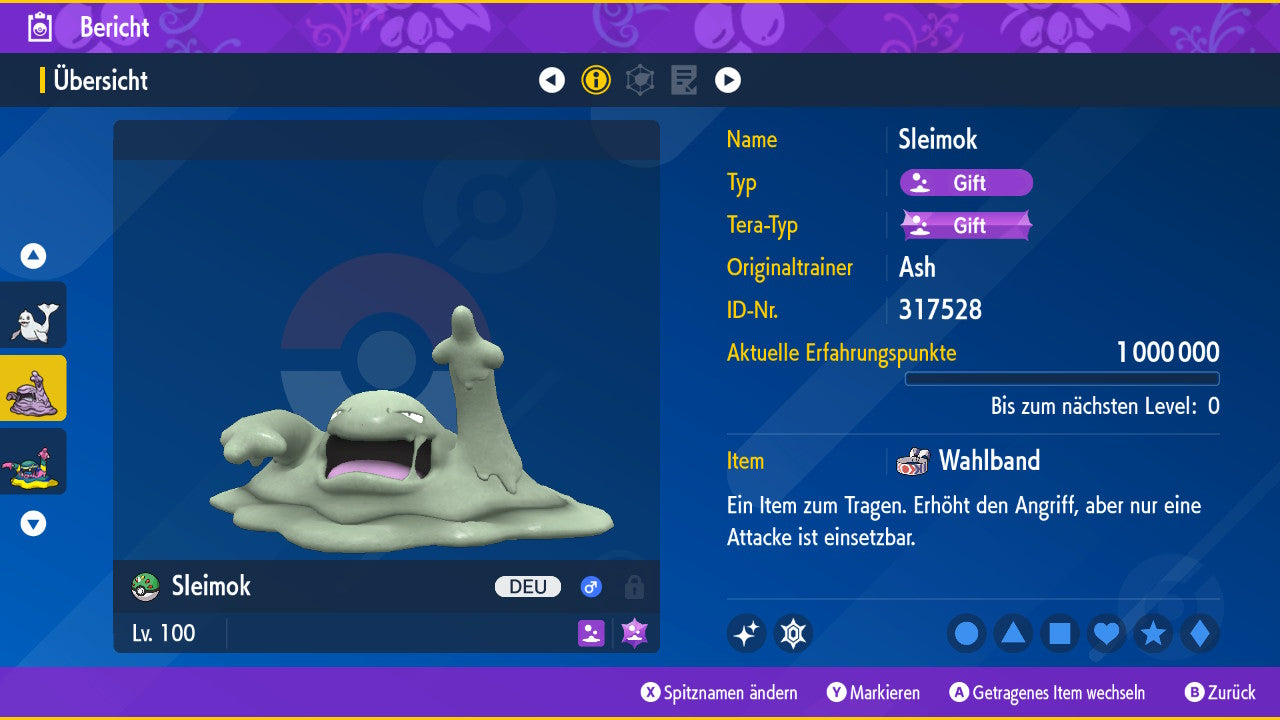Choose Getragenes Item wechseln
The width and height of the screenshot is (1280, 720).
pyautogui.click(x=1048, y=693)
